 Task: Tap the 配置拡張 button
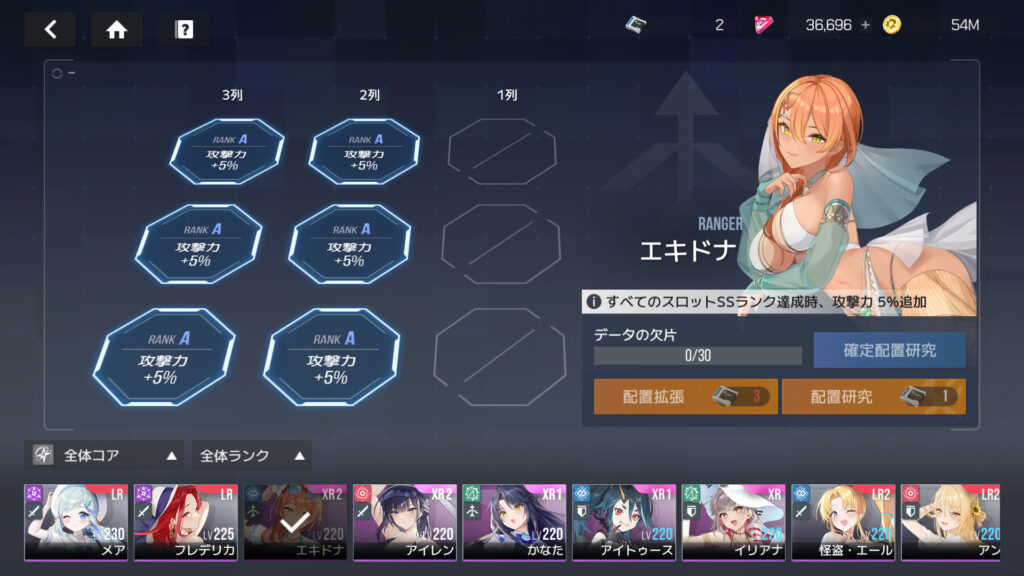(685, 396)
